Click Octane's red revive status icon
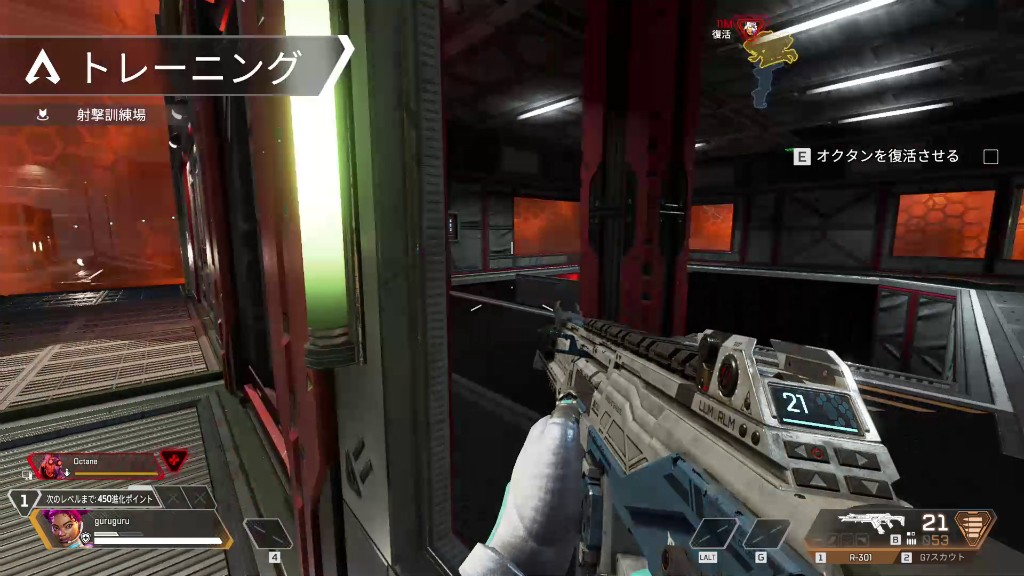This screenshot has width=1024, height=576. 174,462
